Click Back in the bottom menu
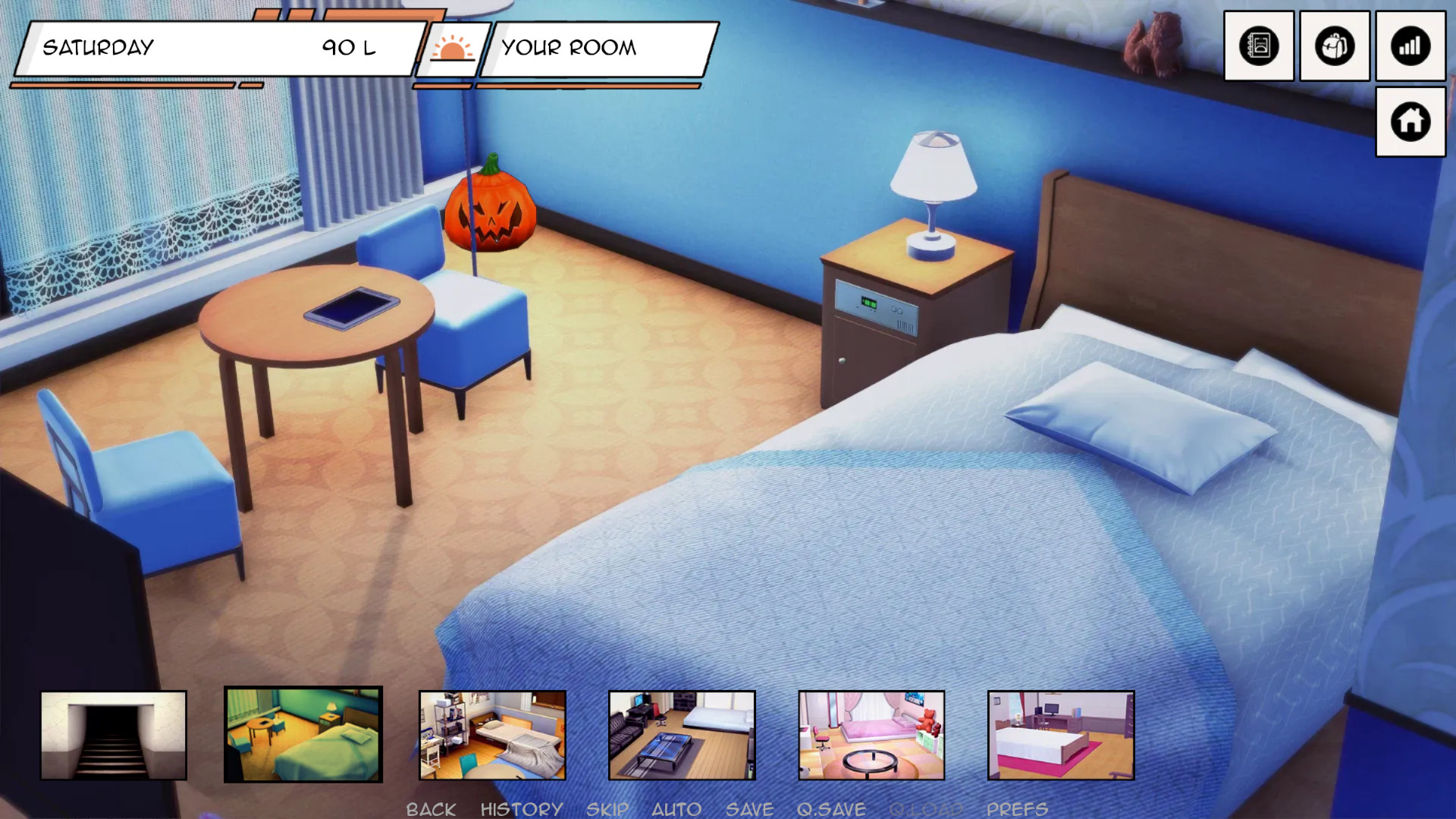 431,809
